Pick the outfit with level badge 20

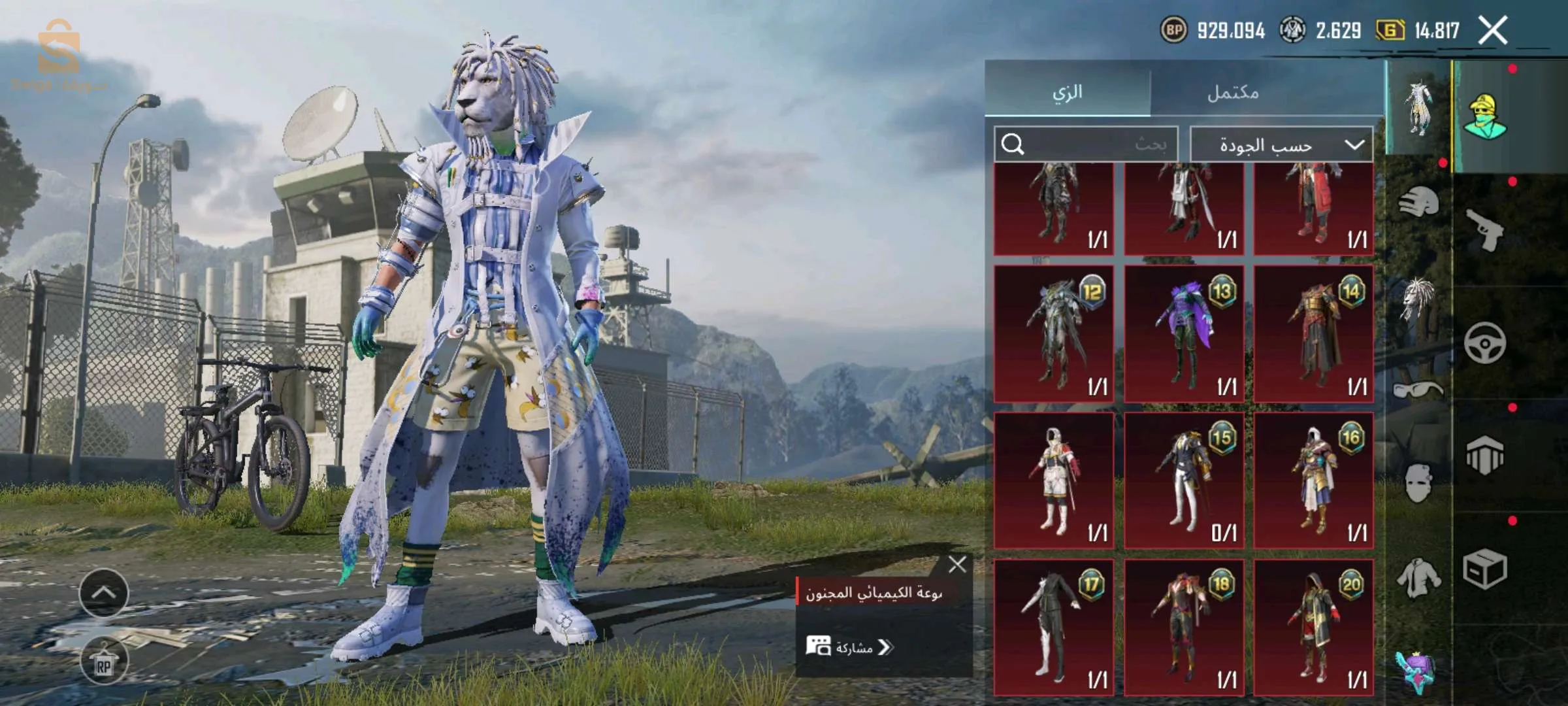pyautogui.click(x=1313, y=628)
